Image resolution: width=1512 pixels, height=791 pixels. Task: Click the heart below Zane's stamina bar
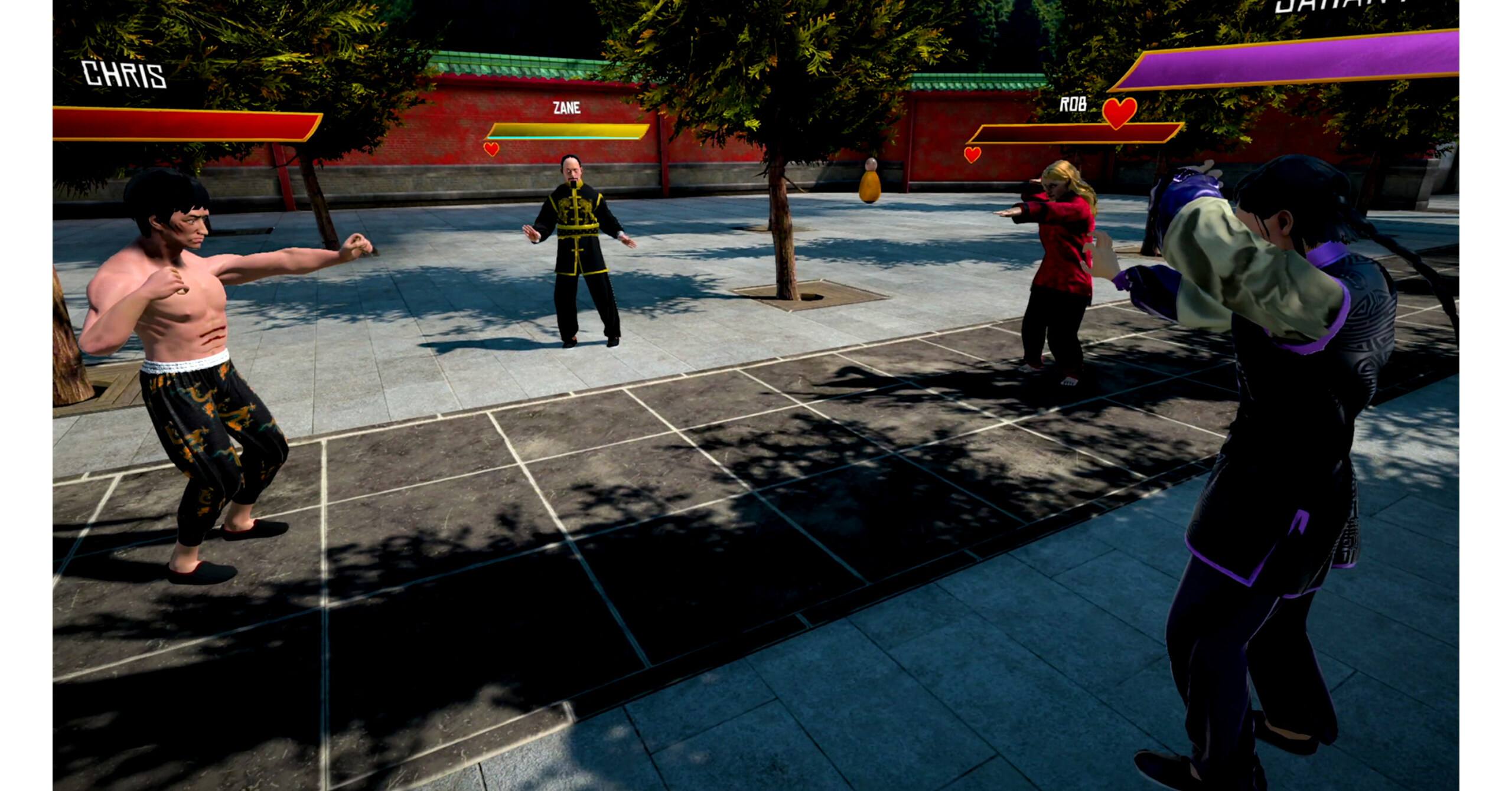(x=492, y=149)
